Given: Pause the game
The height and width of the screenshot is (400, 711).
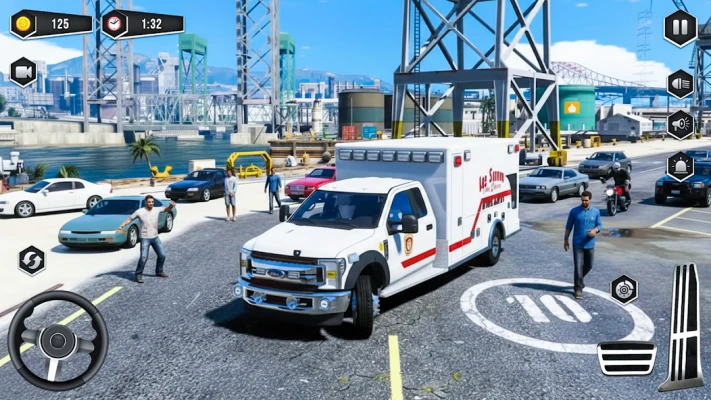Looking at the screenshot, I should tap(680, 27).
